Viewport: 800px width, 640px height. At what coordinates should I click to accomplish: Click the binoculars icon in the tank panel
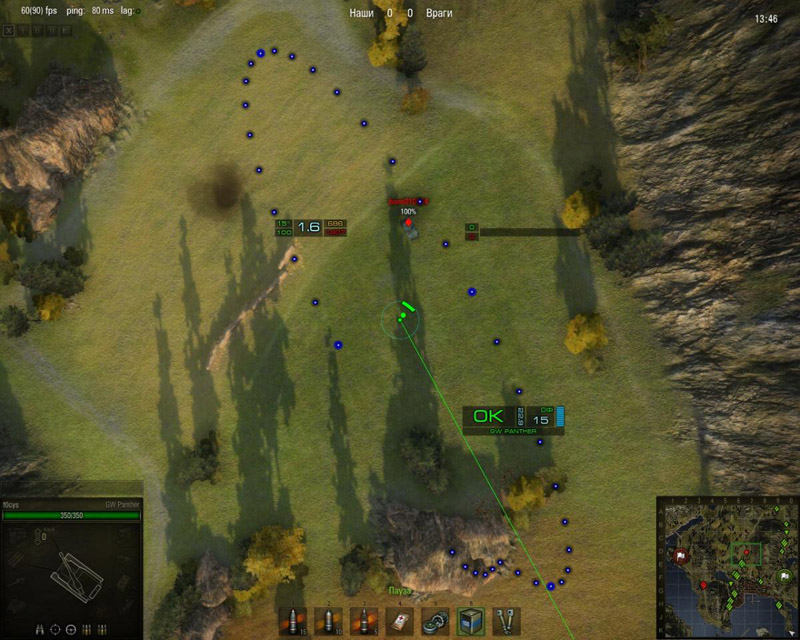point(40,629)
